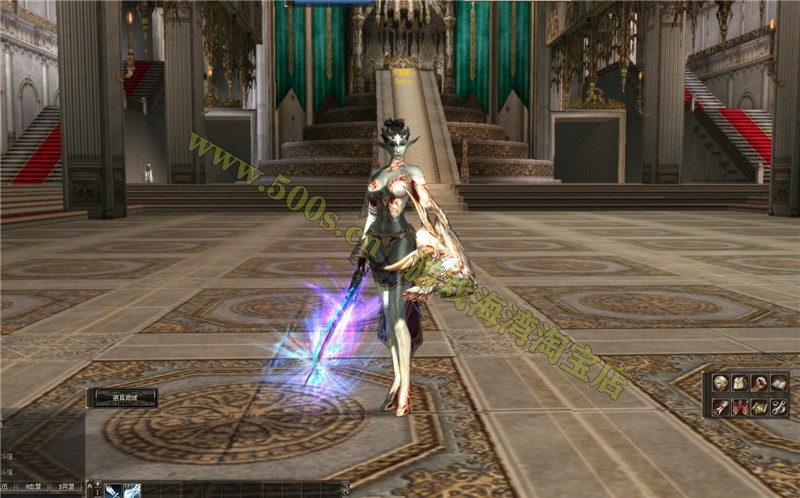Open the skills book icon
The width and height of the screenshot is (800, 498).
[779, 383]
